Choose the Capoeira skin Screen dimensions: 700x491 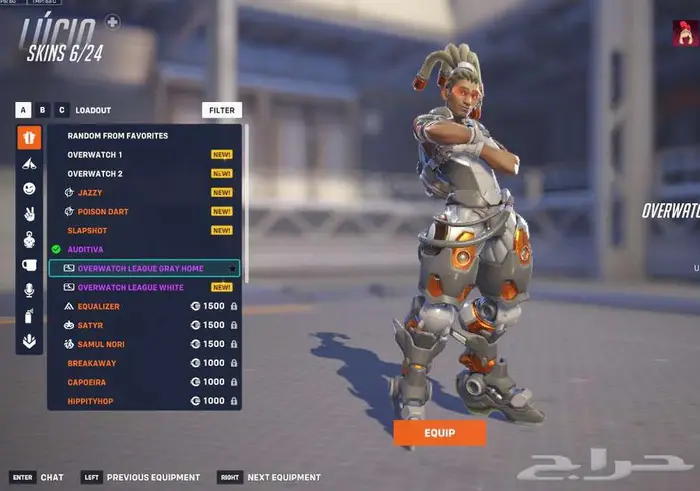pos(89,382)
